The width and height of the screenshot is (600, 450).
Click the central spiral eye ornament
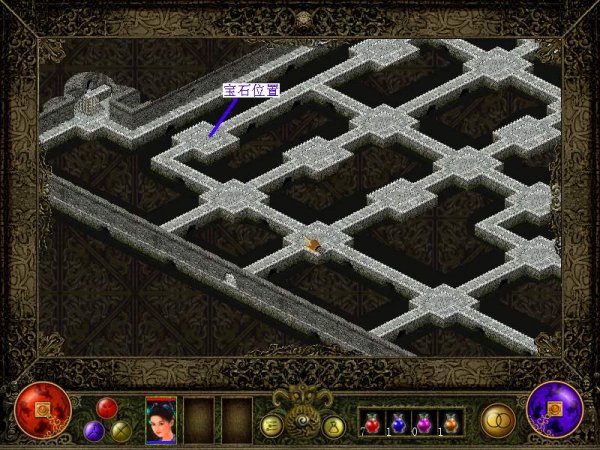tap(301, 423)
